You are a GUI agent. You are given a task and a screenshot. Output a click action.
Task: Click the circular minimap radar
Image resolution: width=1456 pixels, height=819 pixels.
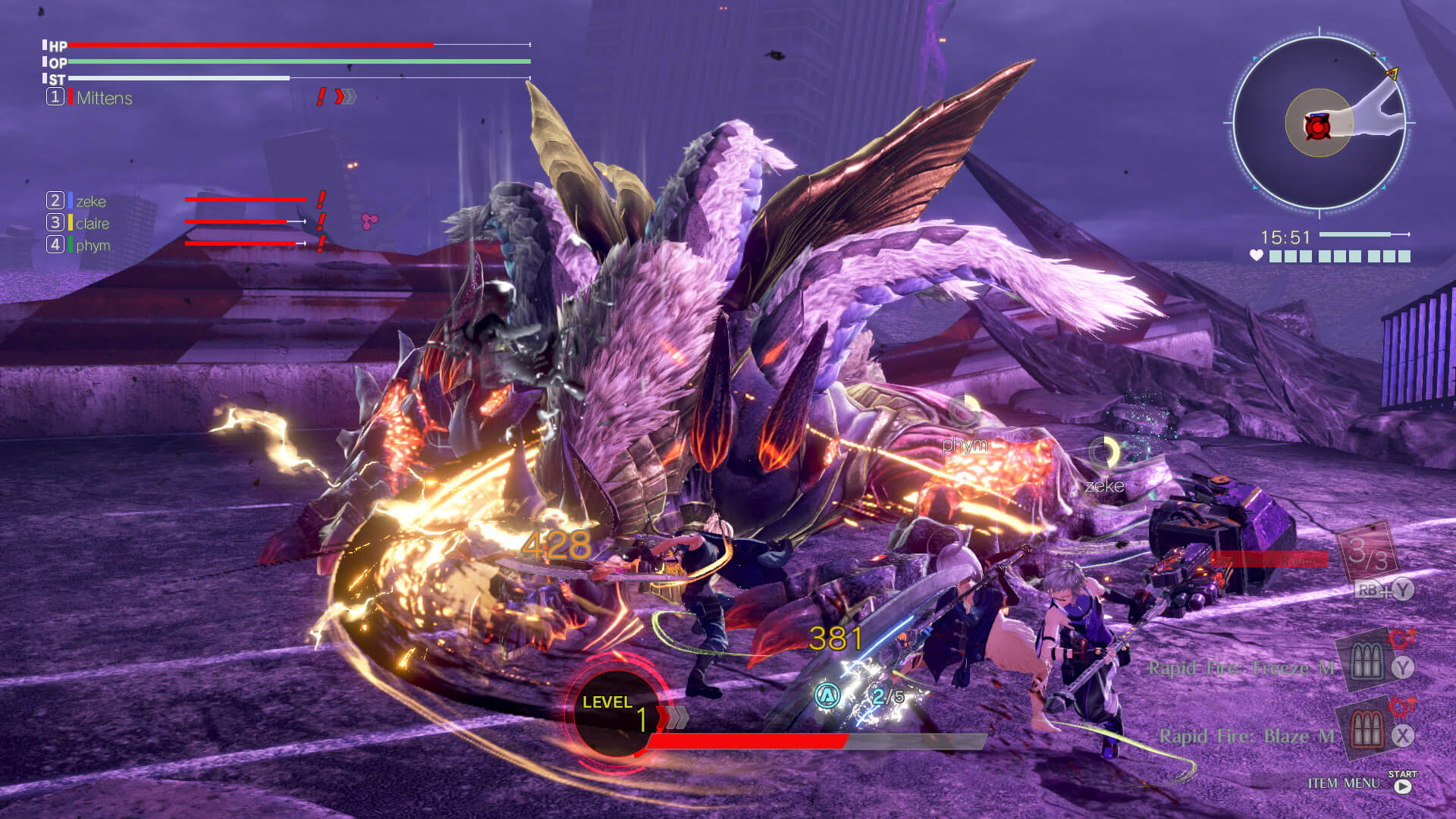point(1319,123)
